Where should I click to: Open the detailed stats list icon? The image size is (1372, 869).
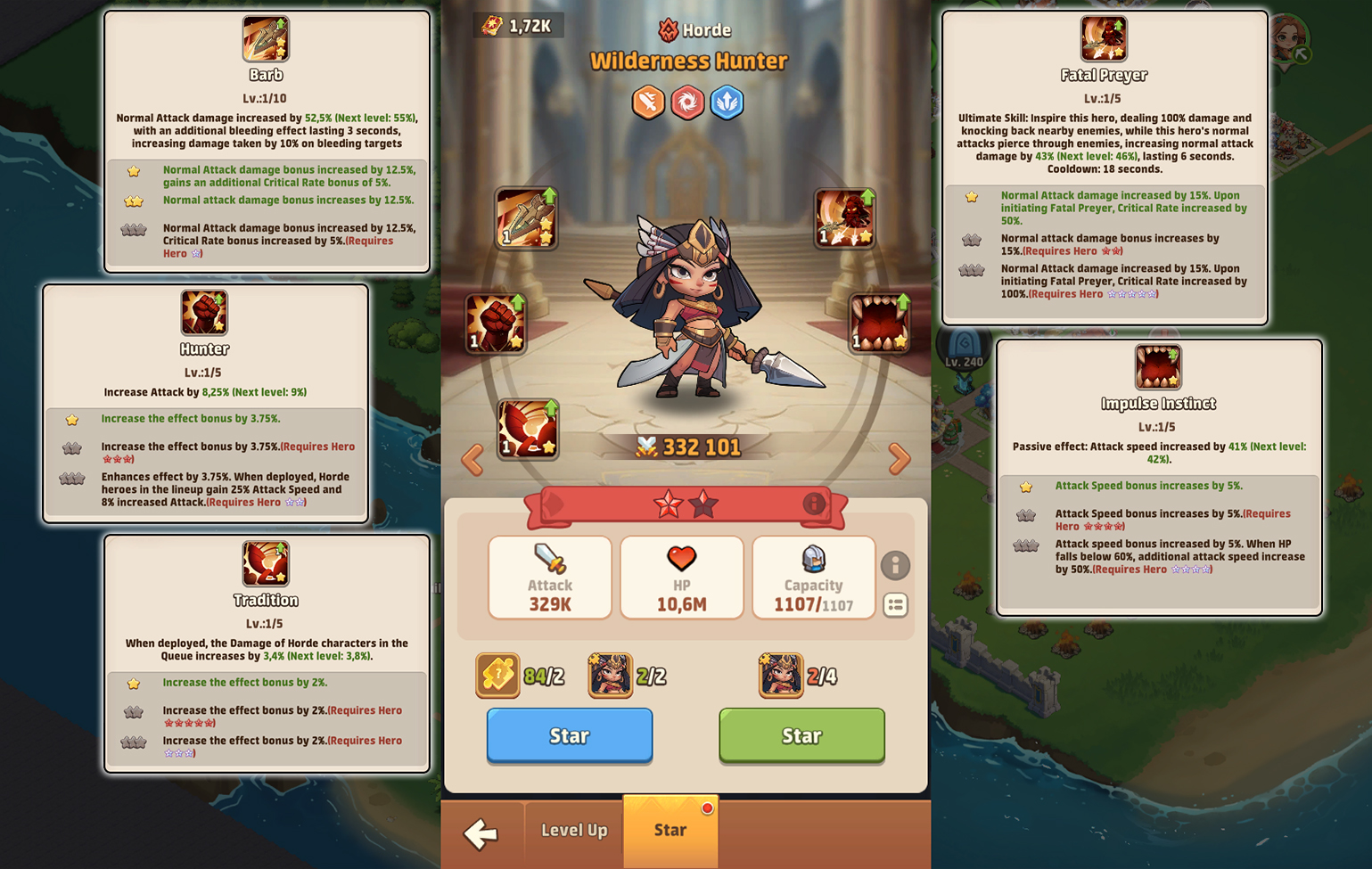(x=896, y=605)
